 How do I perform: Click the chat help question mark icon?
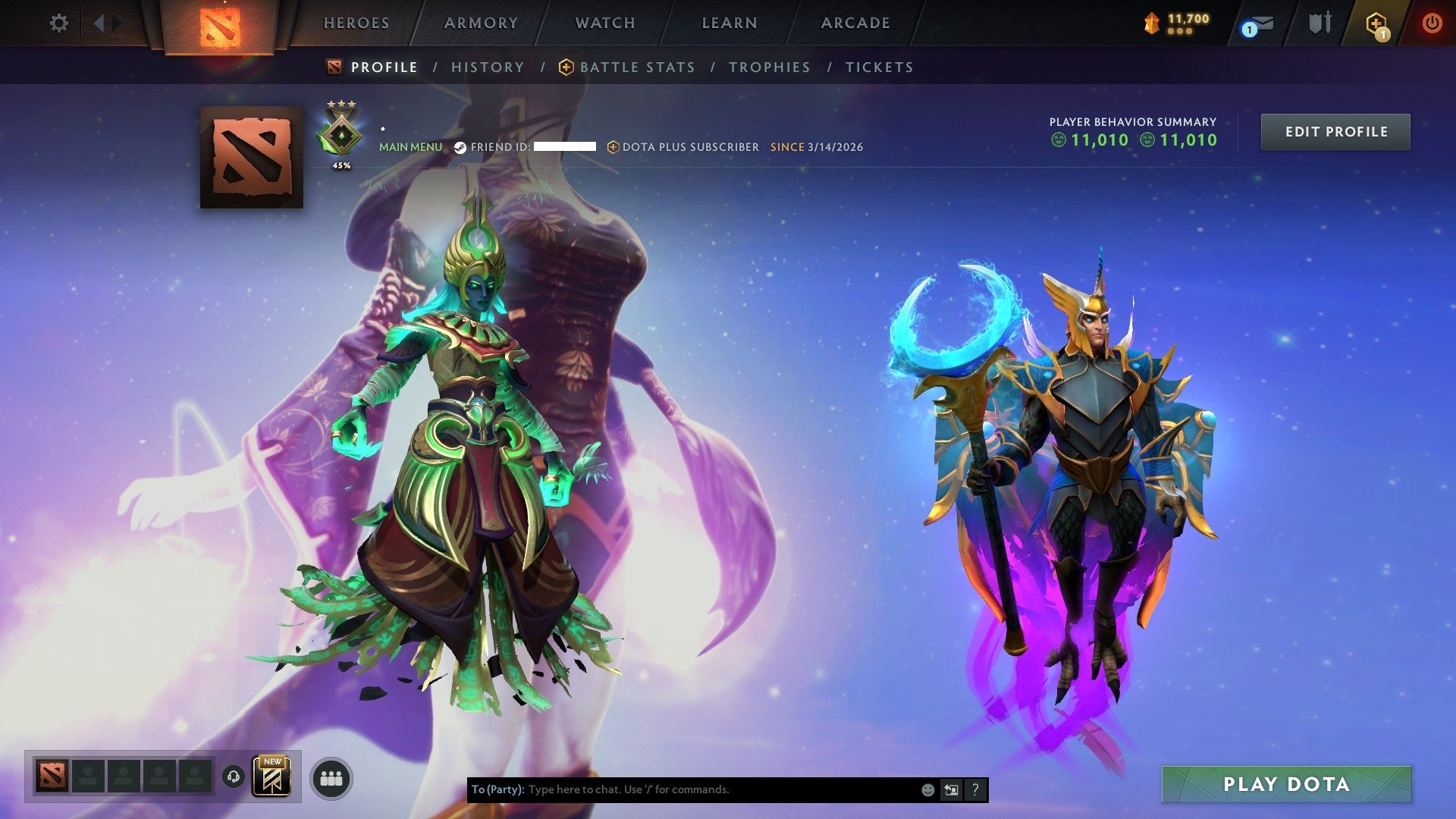click(x=975, y=789)
